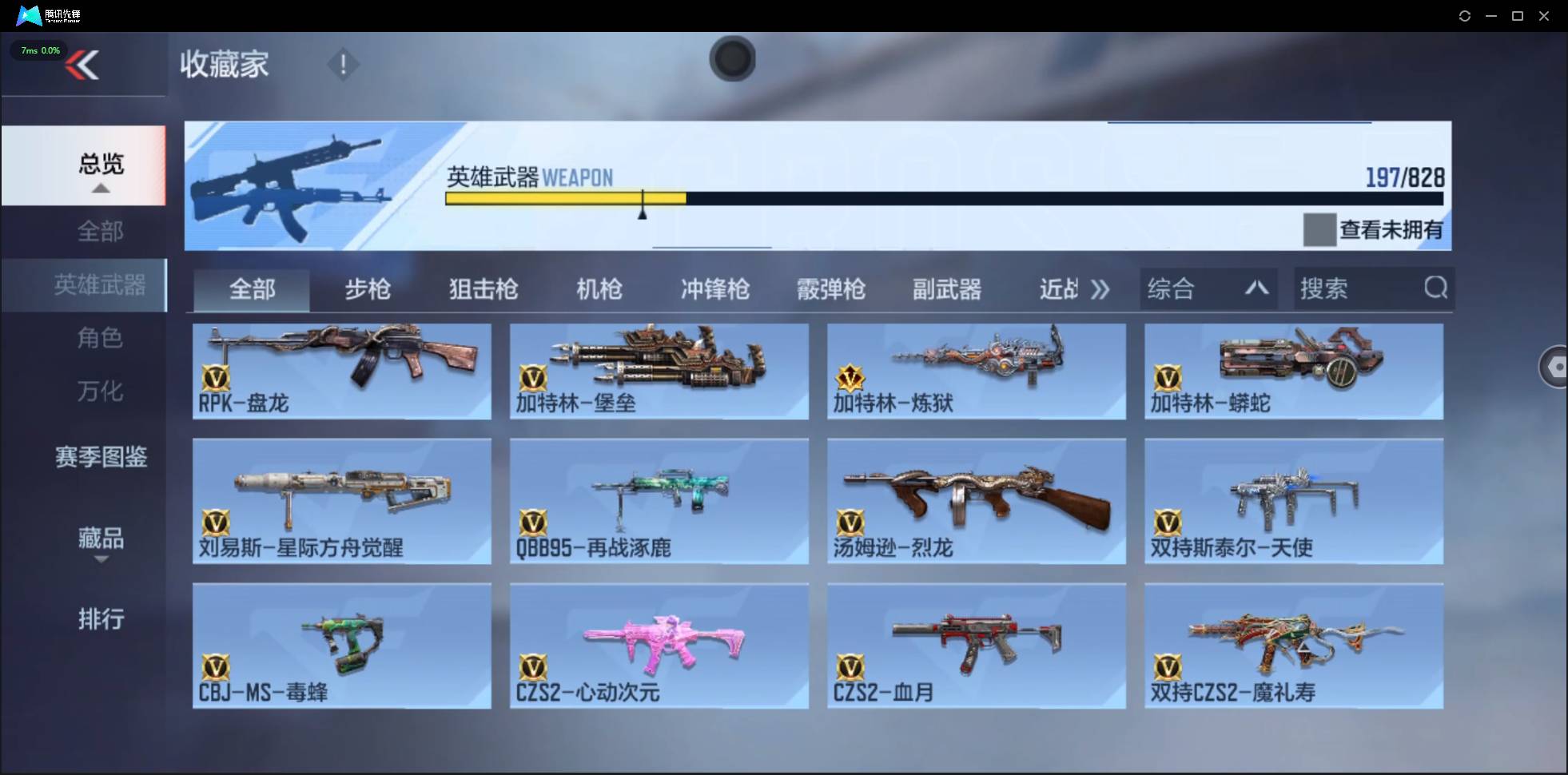The width and height of the screenshot is (1568, 775).
Task: Select the 英雄武器 sidebar entry
Action: [101, 284]
